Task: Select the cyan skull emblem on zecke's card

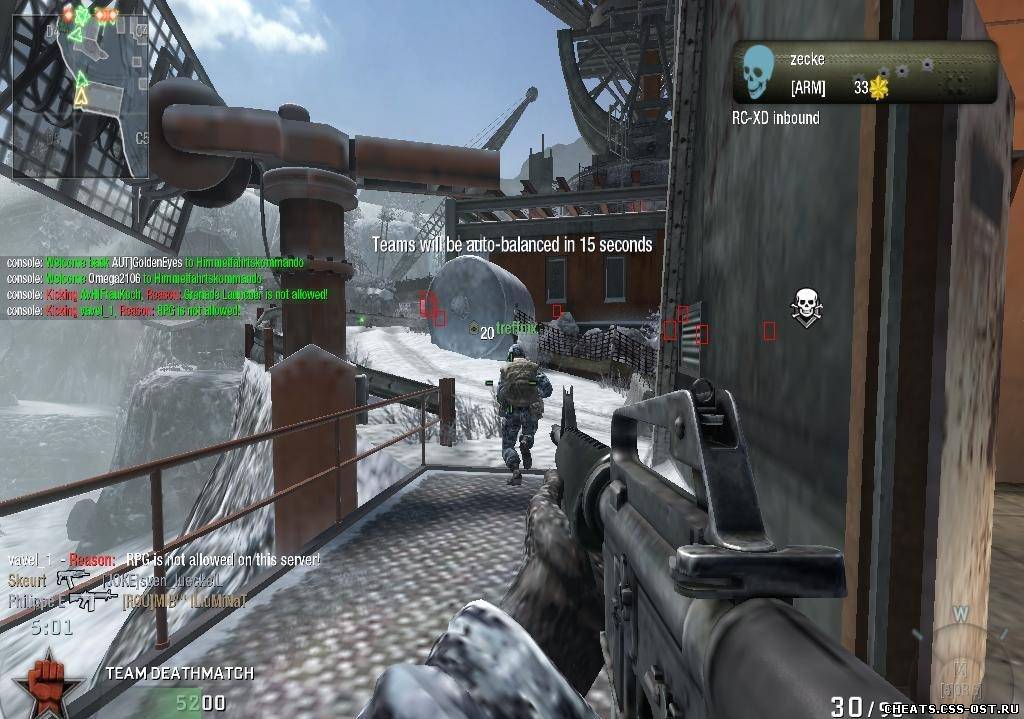Action: [759, 72]
